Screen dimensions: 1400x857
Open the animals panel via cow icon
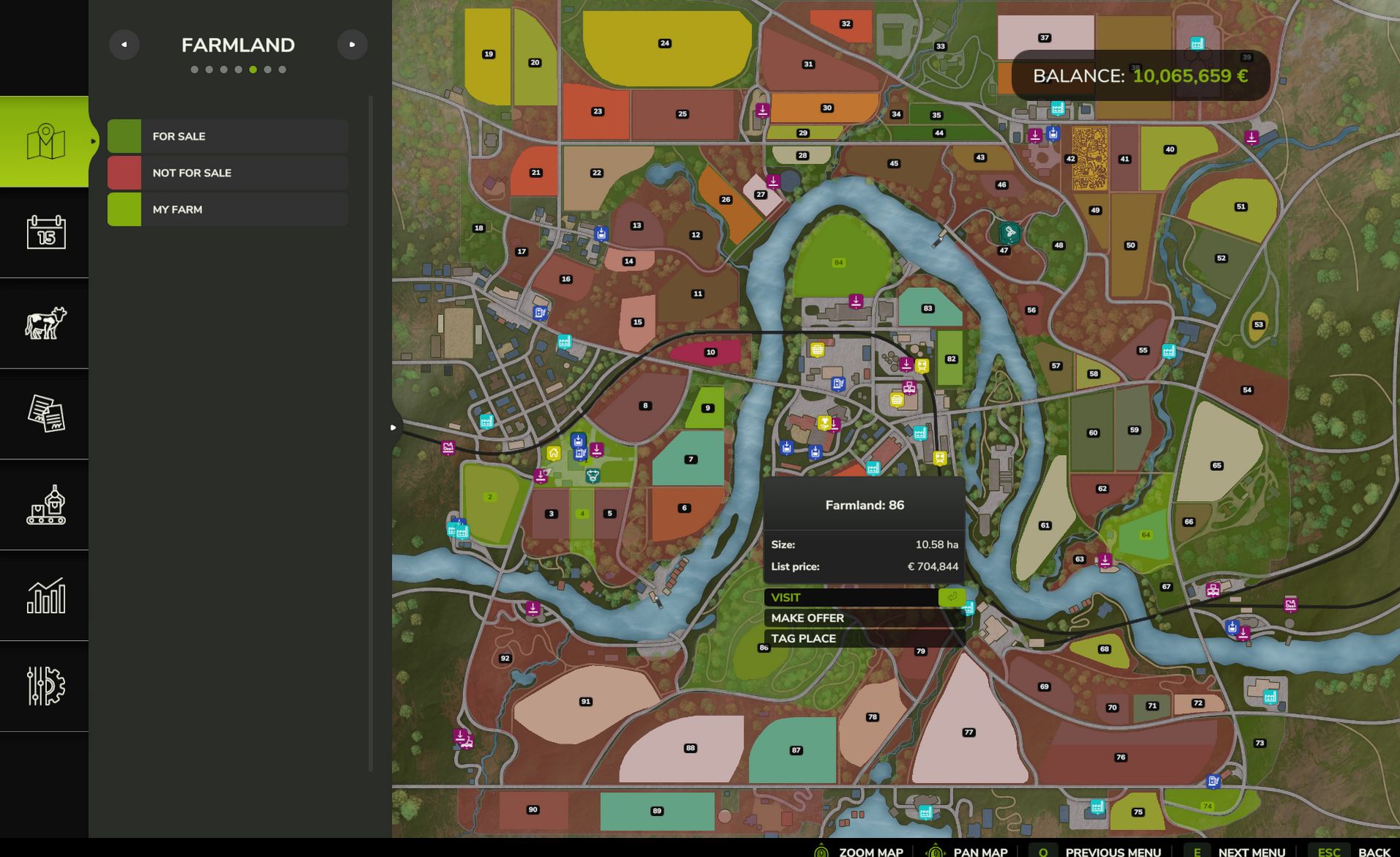click(x=45, y=324)
